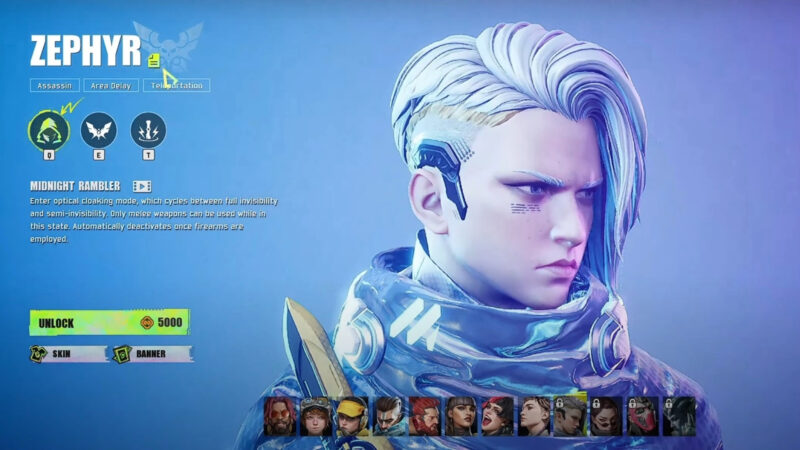Viewport: 800px width, 450px height.
Task: Click the Assassin tag
Action: [x=54, y=86]
